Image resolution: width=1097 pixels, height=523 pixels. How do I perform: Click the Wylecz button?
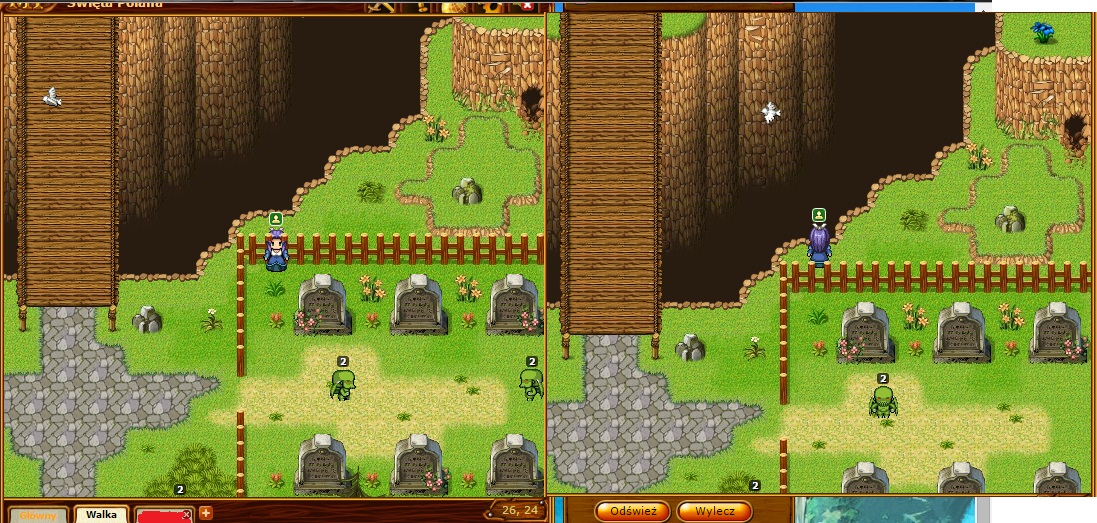click(714, 511)
